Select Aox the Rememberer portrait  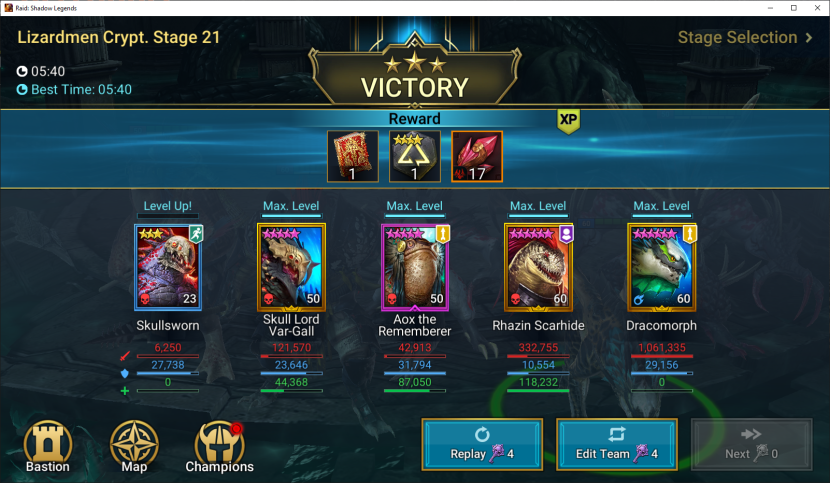pos(415,266)
